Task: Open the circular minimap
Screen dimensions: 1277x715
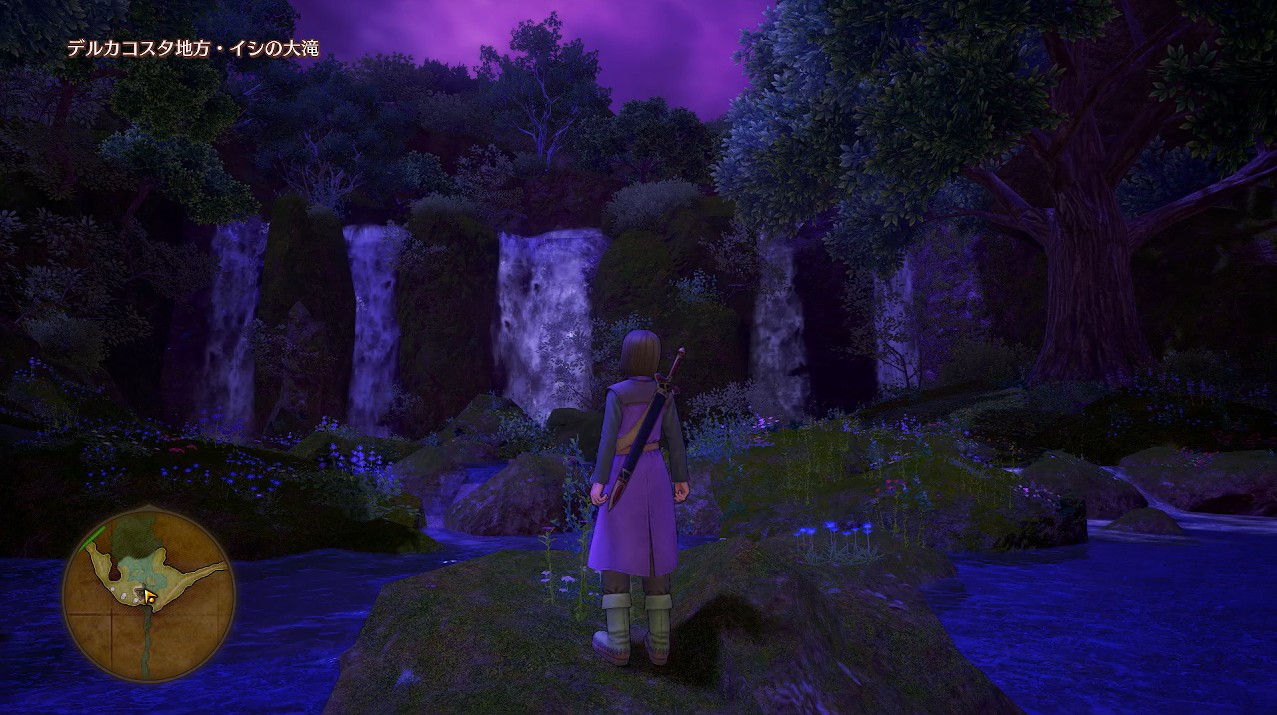Action: click(x=148, y=598)
